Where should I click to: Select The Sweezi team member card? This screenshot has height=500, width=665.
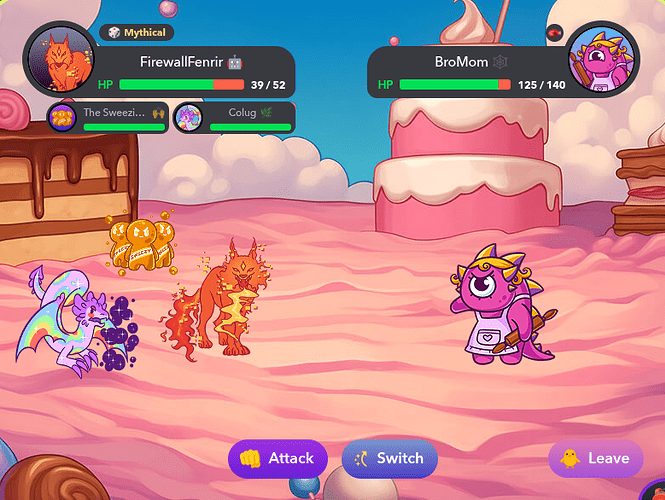108,118
